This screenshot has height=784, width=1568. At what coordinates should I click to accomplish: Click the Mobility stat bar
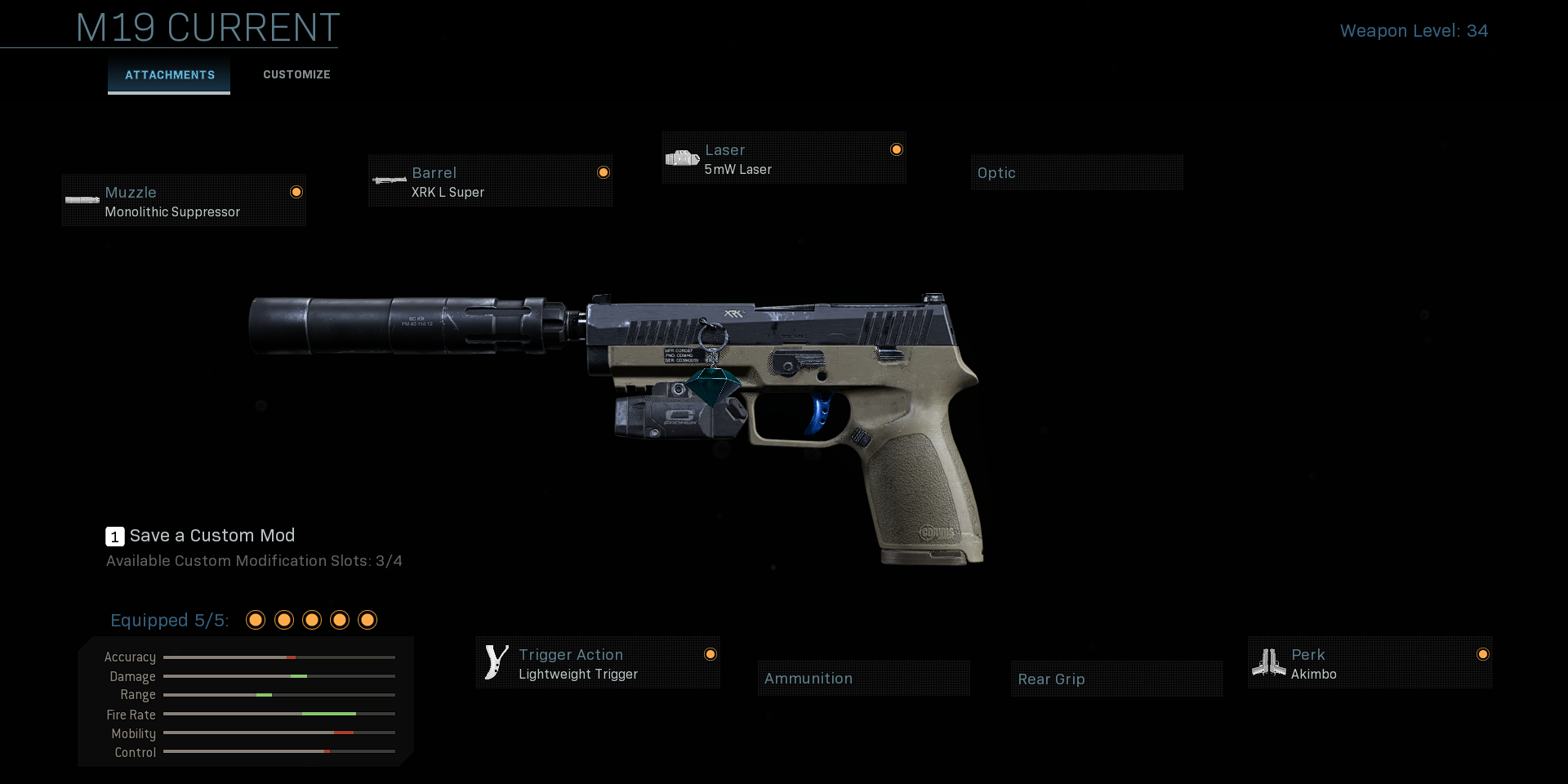tap(279, 733)
